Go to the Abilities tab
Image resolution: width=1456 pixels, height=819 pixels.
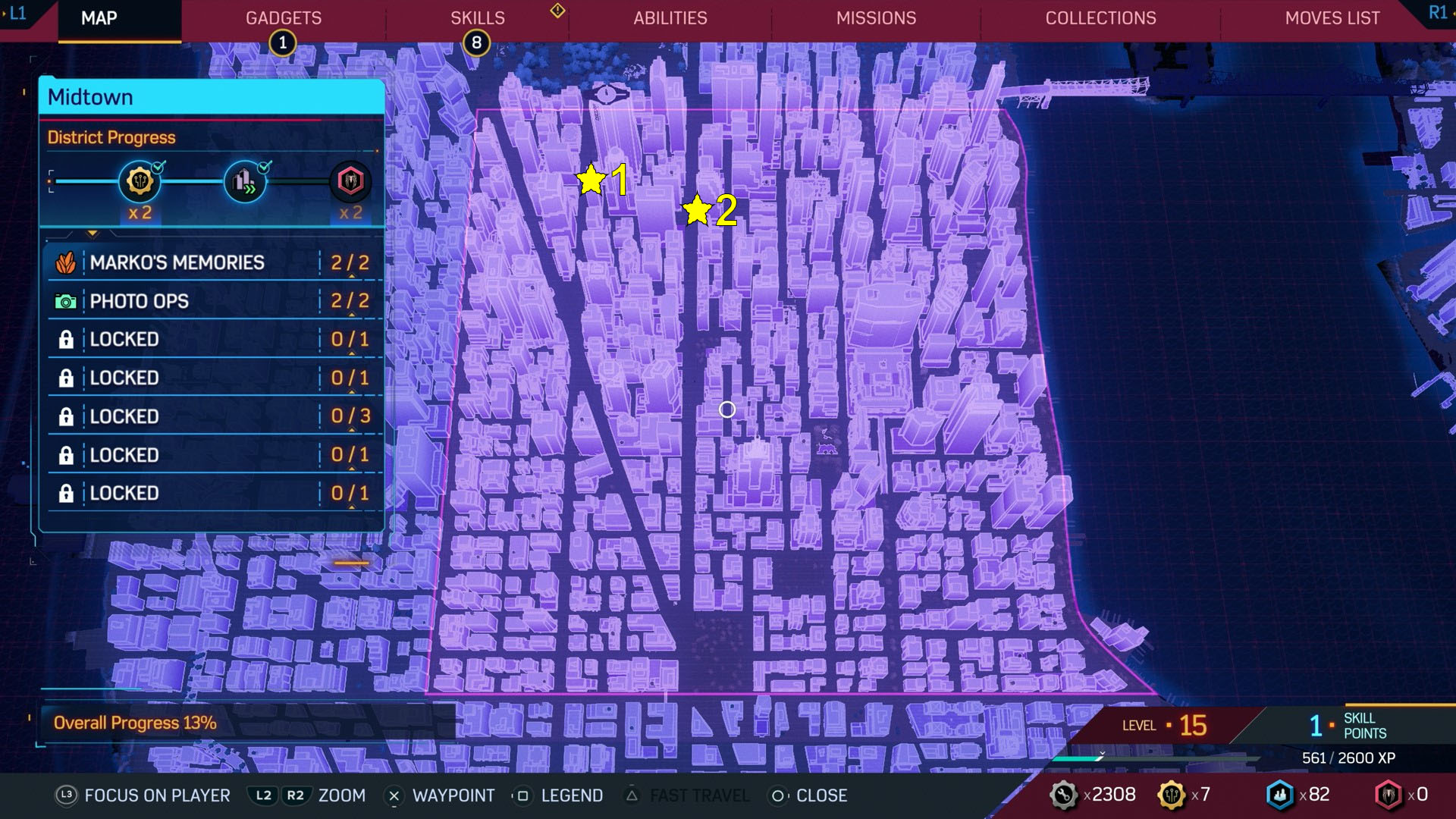coord(670,18)
